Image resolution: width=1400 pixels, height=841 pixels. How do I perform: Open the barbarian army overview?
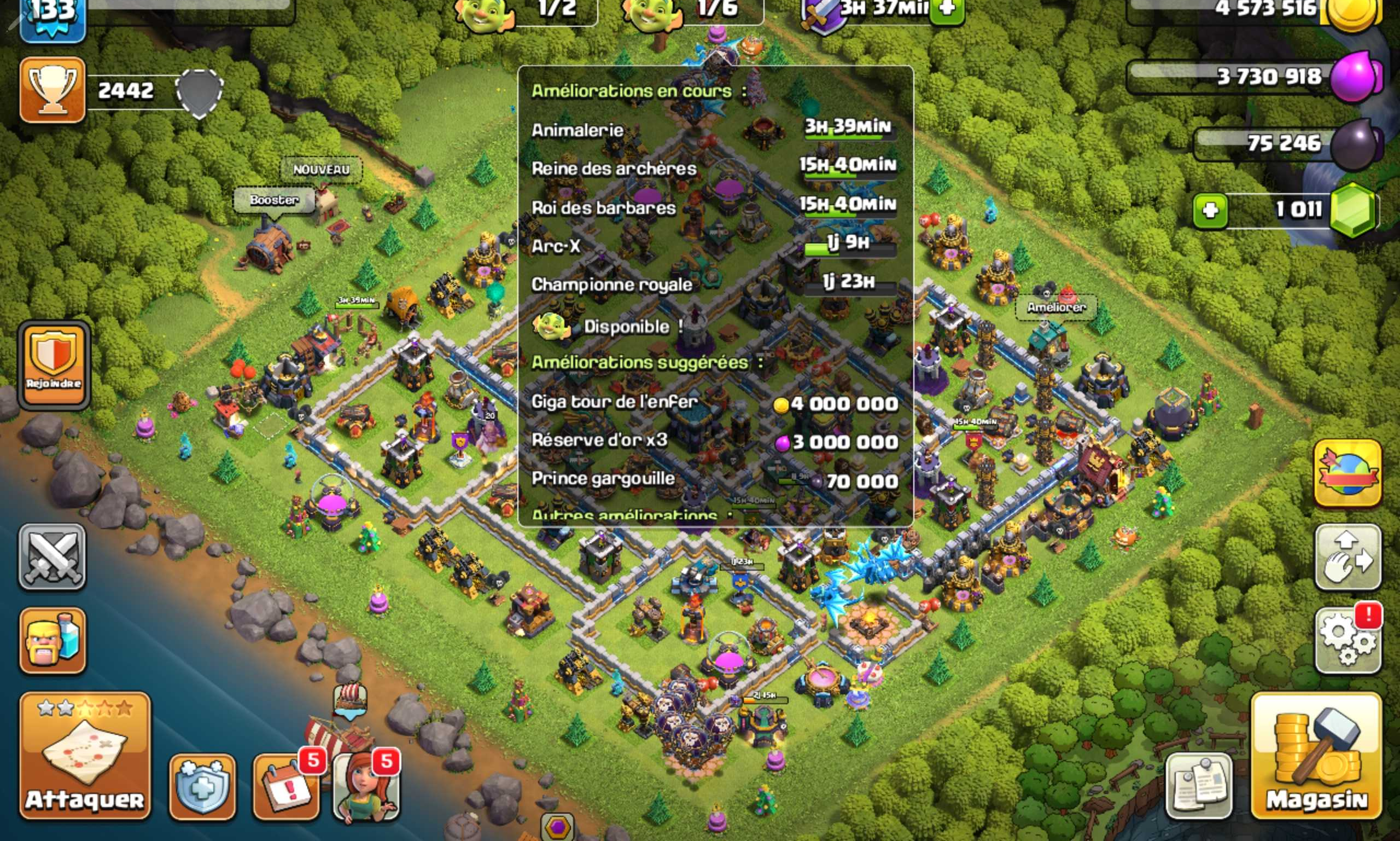click(x=52, y=640)
